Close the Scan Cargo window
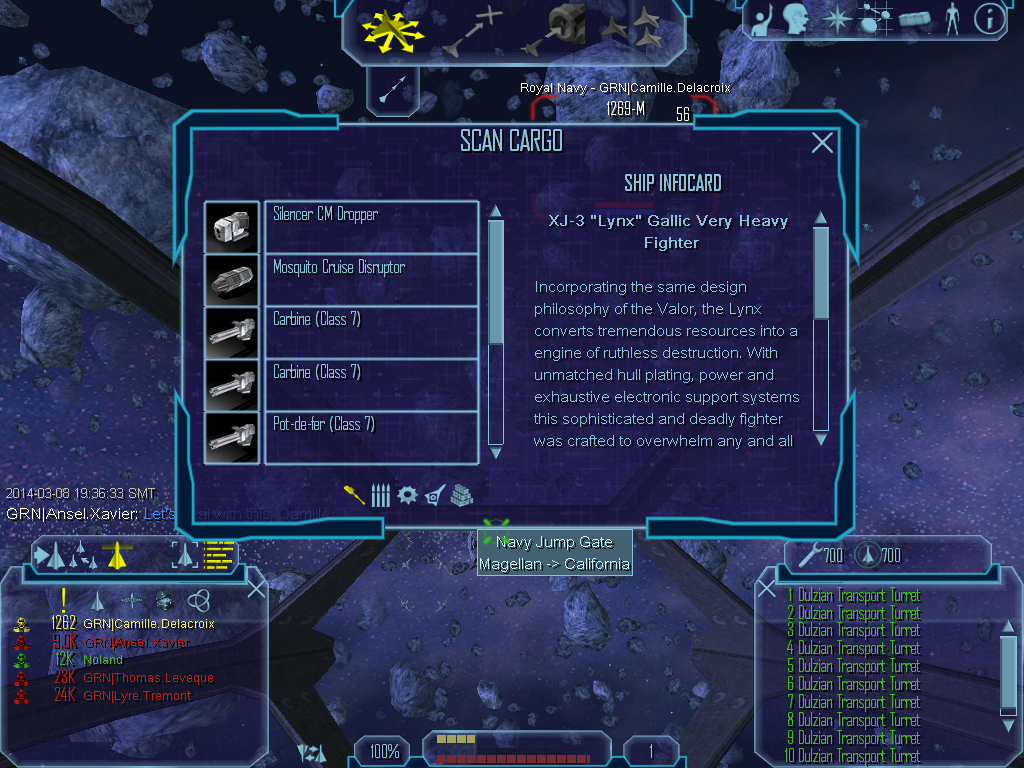The width and height of the screenshot is (1024, 768). pyautogui.click(x=822, y=143)
